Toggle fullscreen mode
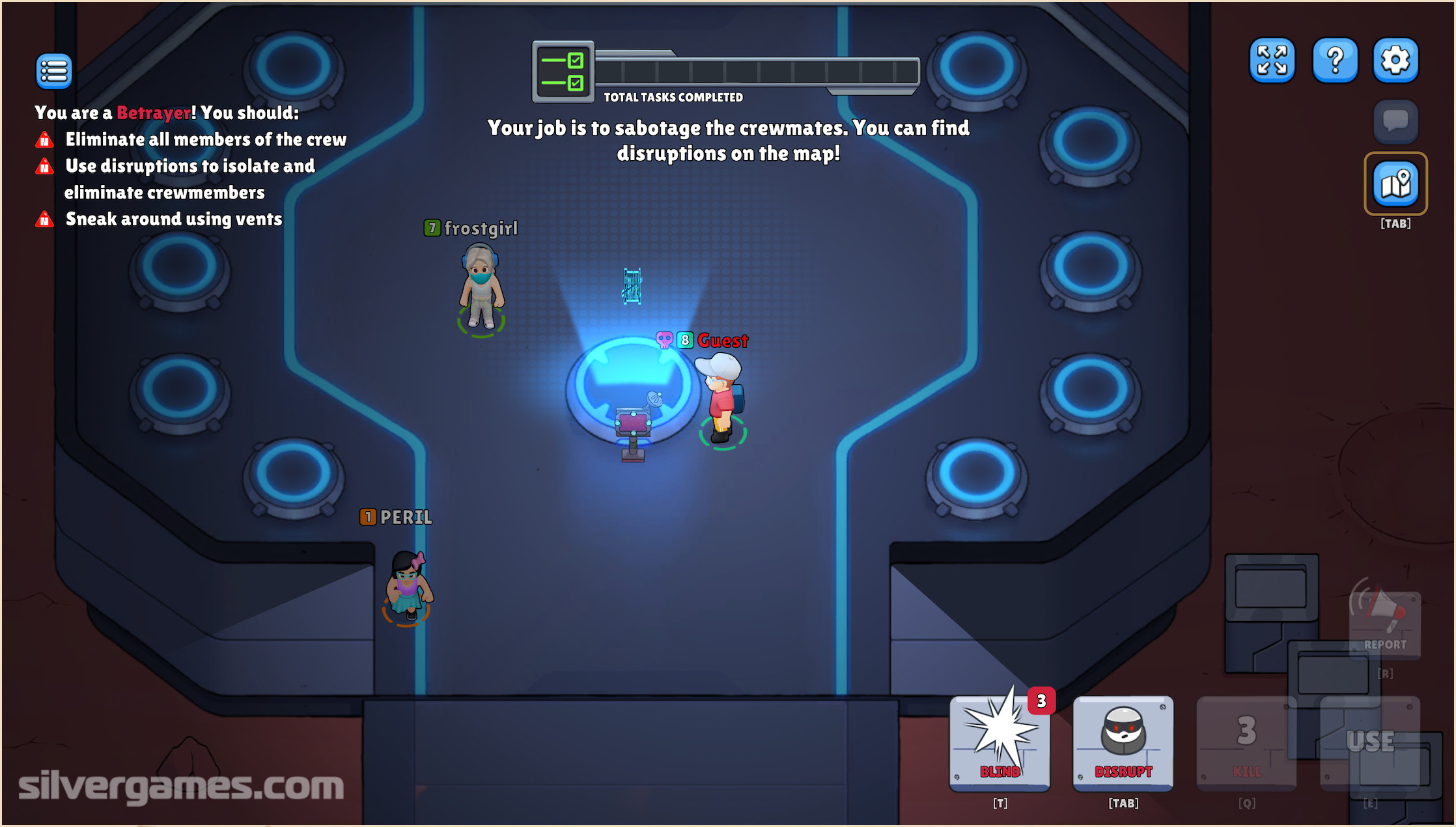 (1272, 61)
